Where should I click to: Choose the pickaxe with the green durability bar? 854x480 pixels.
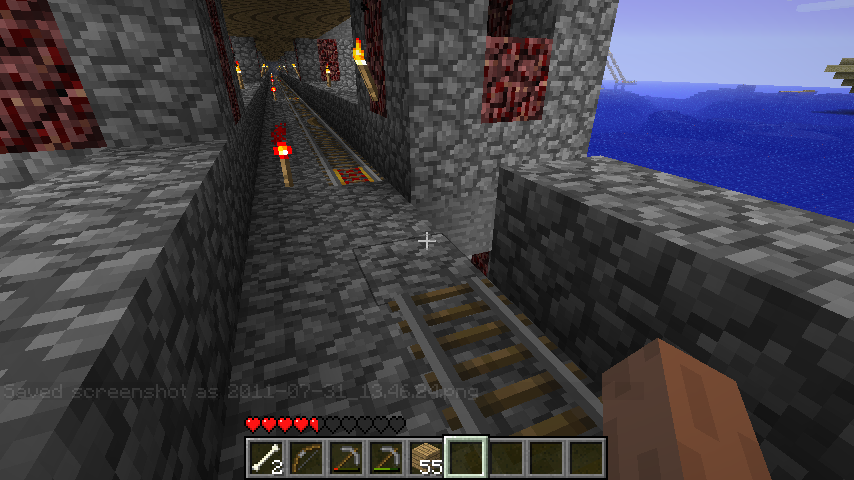pos(385,458)
